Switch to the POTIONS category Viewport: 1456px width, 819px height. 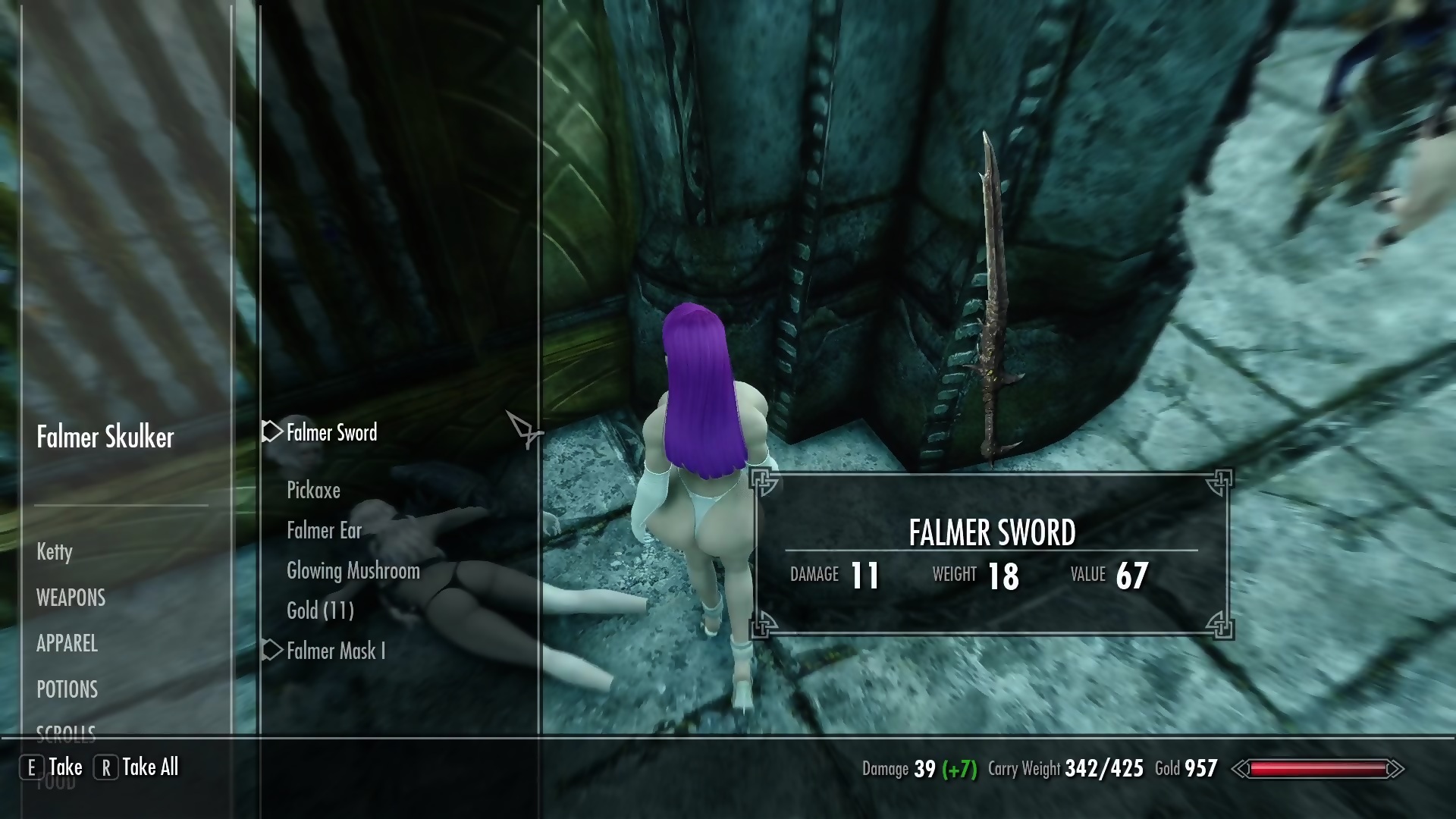tap(67, 689)
